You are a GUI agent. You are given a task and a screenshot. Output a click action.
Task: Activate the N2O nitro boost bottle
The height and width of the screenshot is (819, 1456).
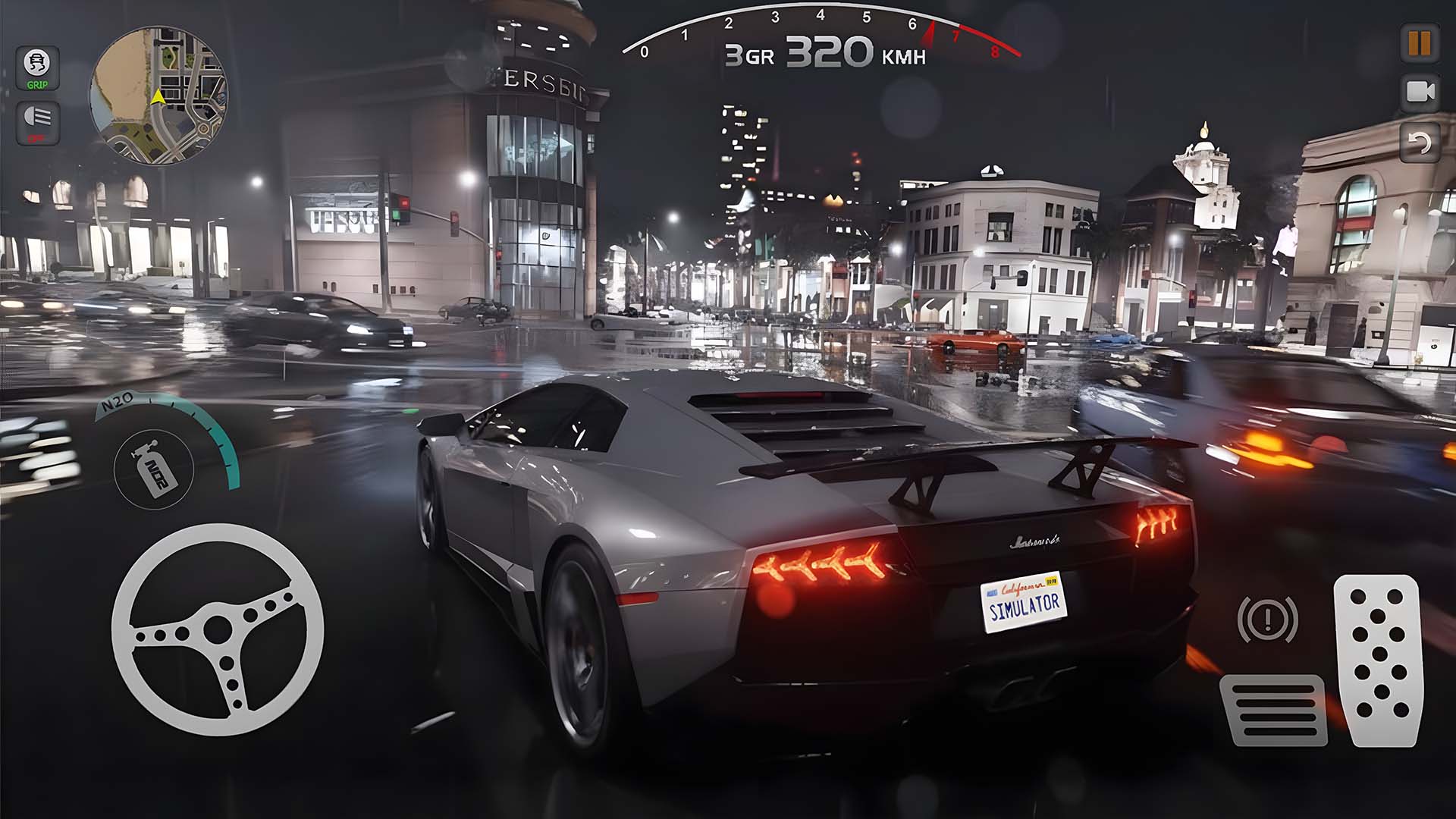155,469
